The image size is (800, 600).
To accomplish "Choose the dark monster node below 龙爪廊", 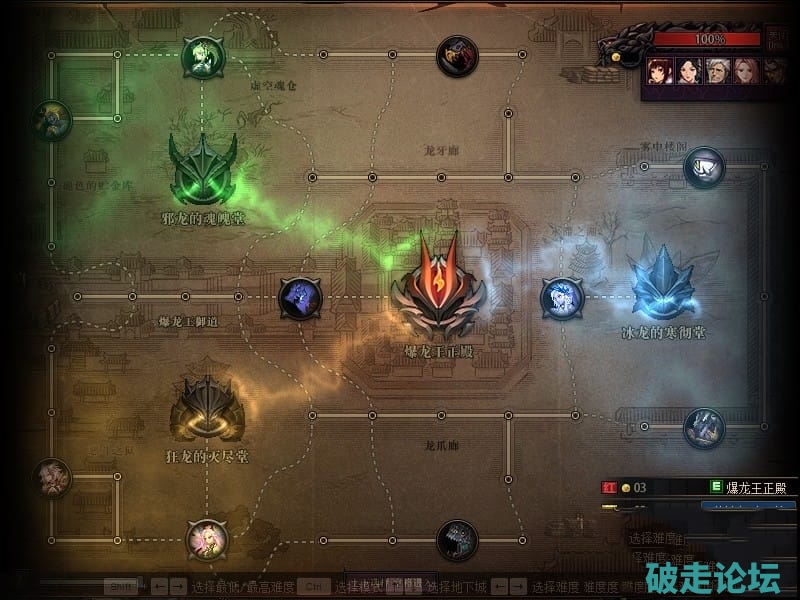I will tap(457, 541).
